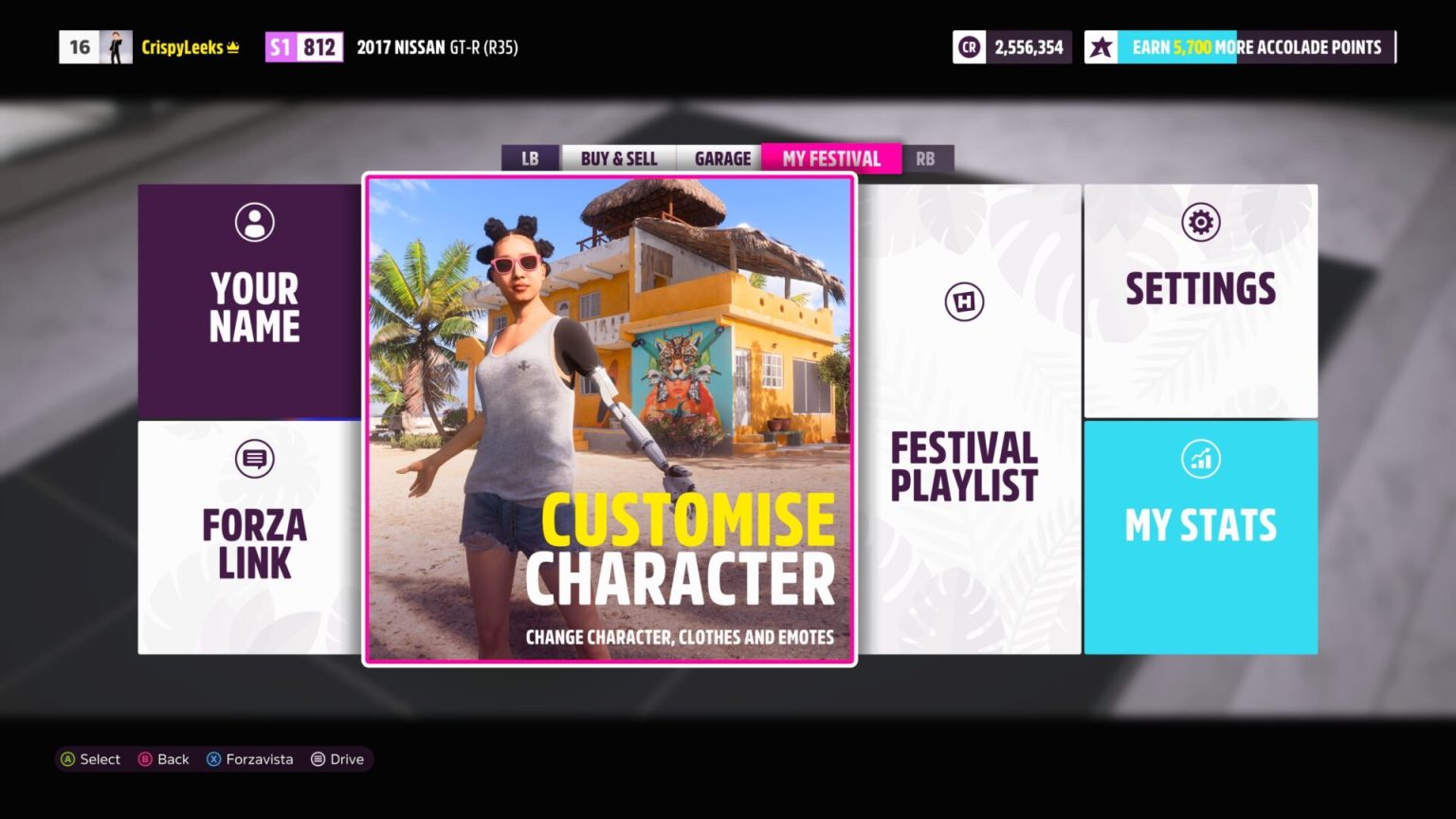Click the RB bumper tab
The width and height of the screenshot is (1456, 819).
926,158
